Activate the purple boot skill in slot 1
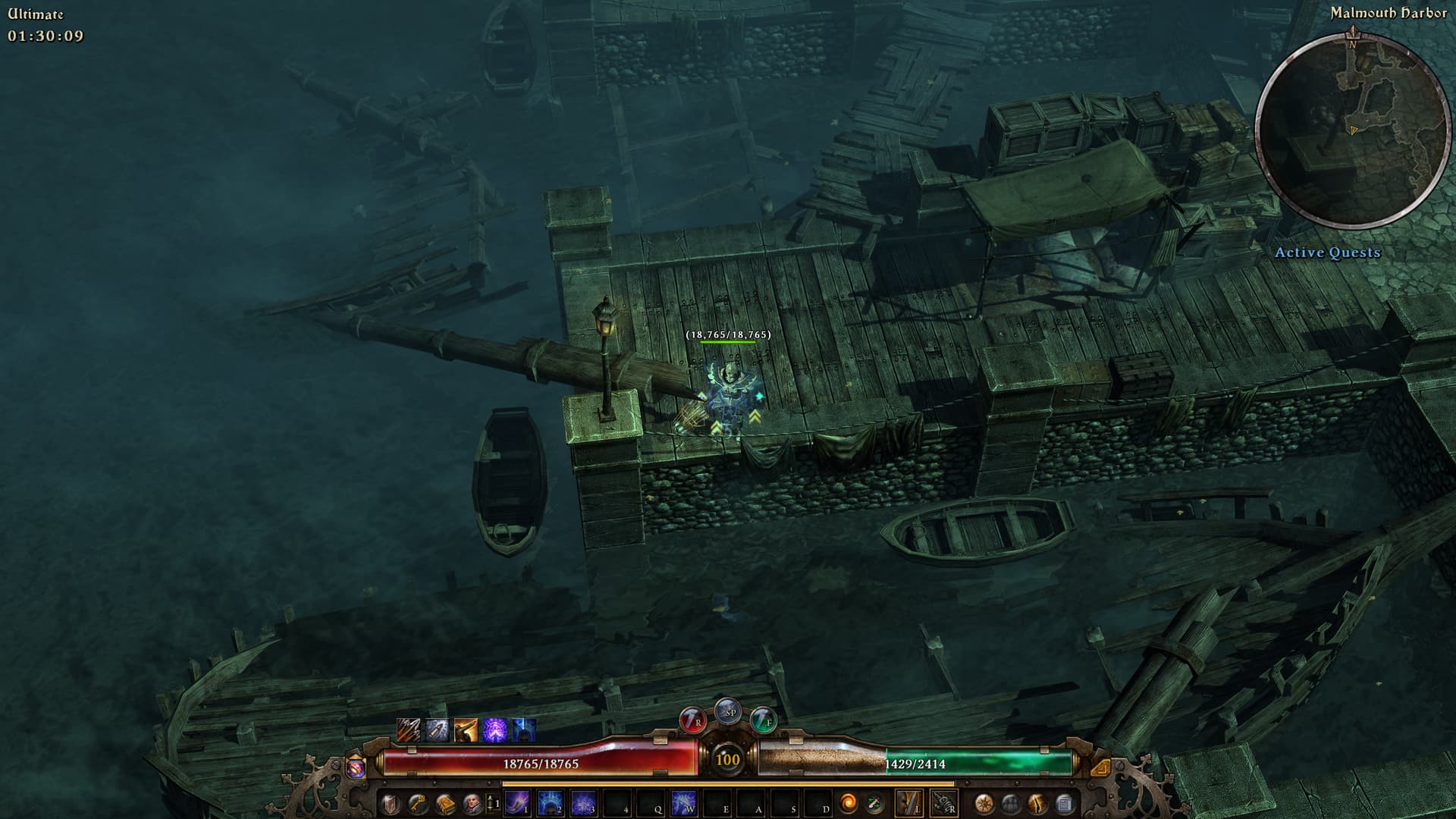 point(518,803)
